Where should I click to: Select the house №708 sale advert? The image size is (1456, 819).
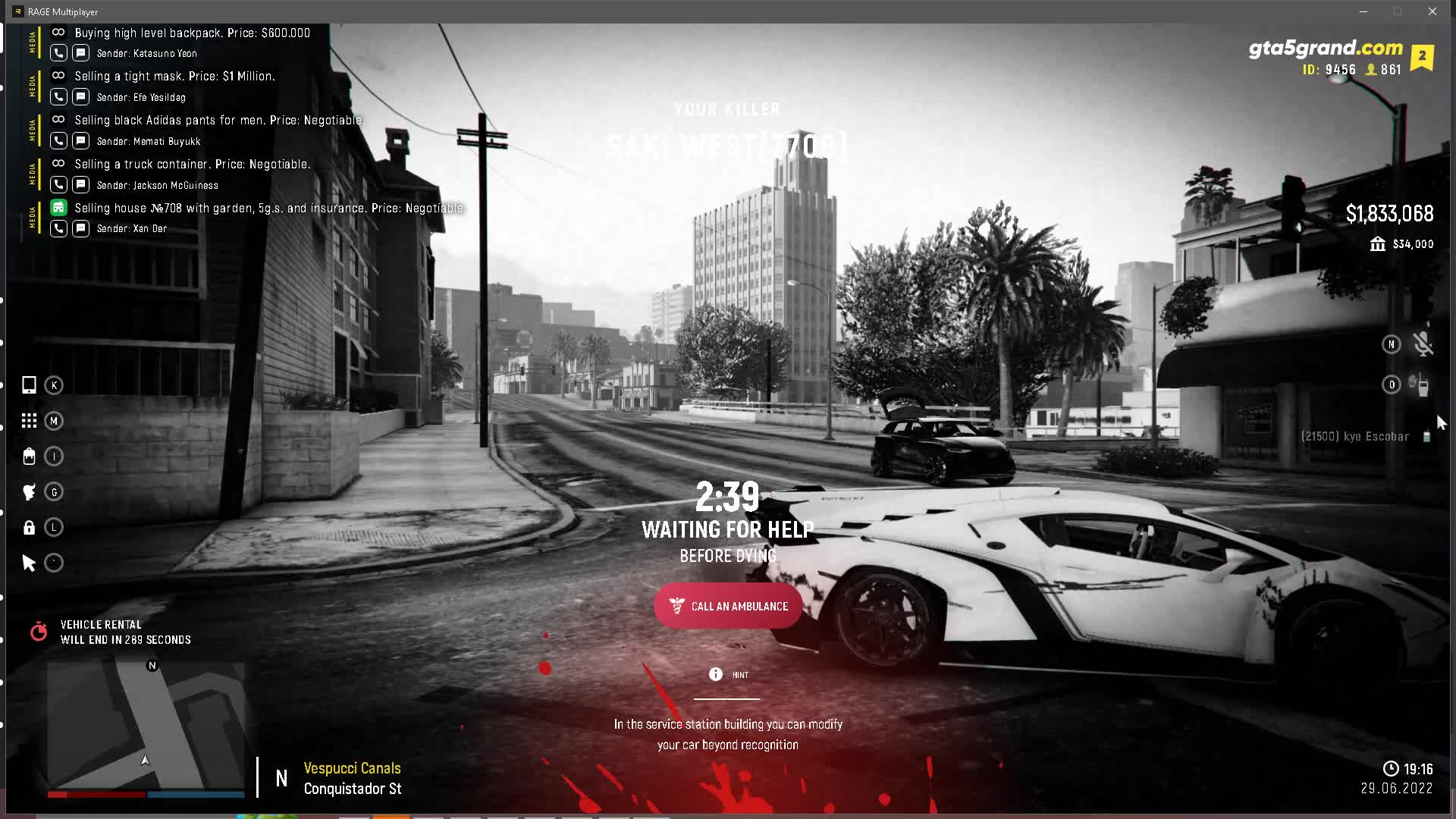click(269, 208)
